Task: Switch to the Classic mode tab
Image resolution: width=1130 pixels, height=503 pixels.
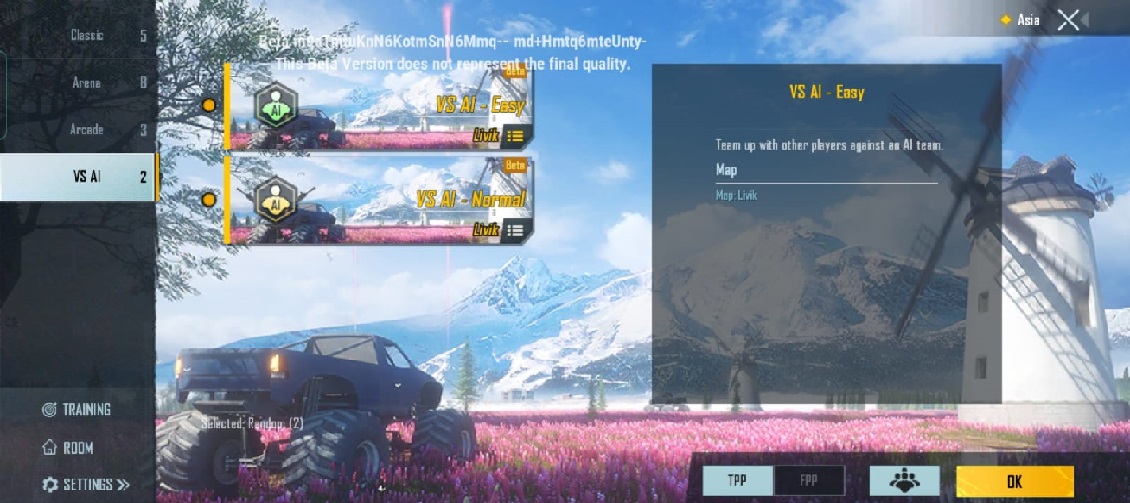Action: tap(78, 36)
